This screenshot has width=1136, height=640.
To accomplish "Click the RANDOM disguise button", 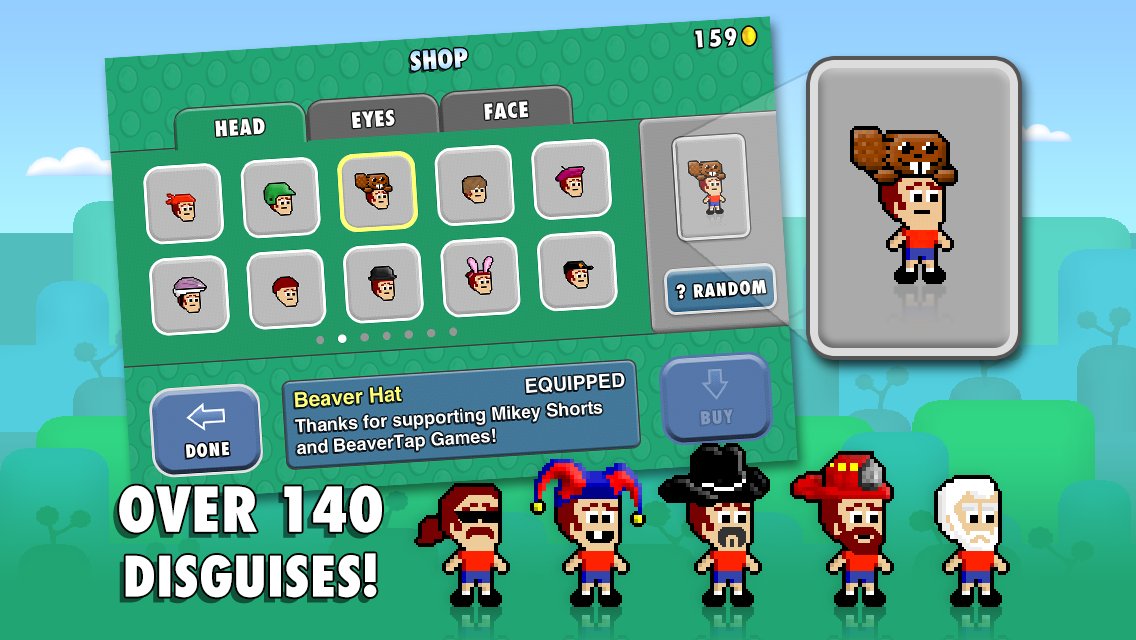I will click(720, 290).
